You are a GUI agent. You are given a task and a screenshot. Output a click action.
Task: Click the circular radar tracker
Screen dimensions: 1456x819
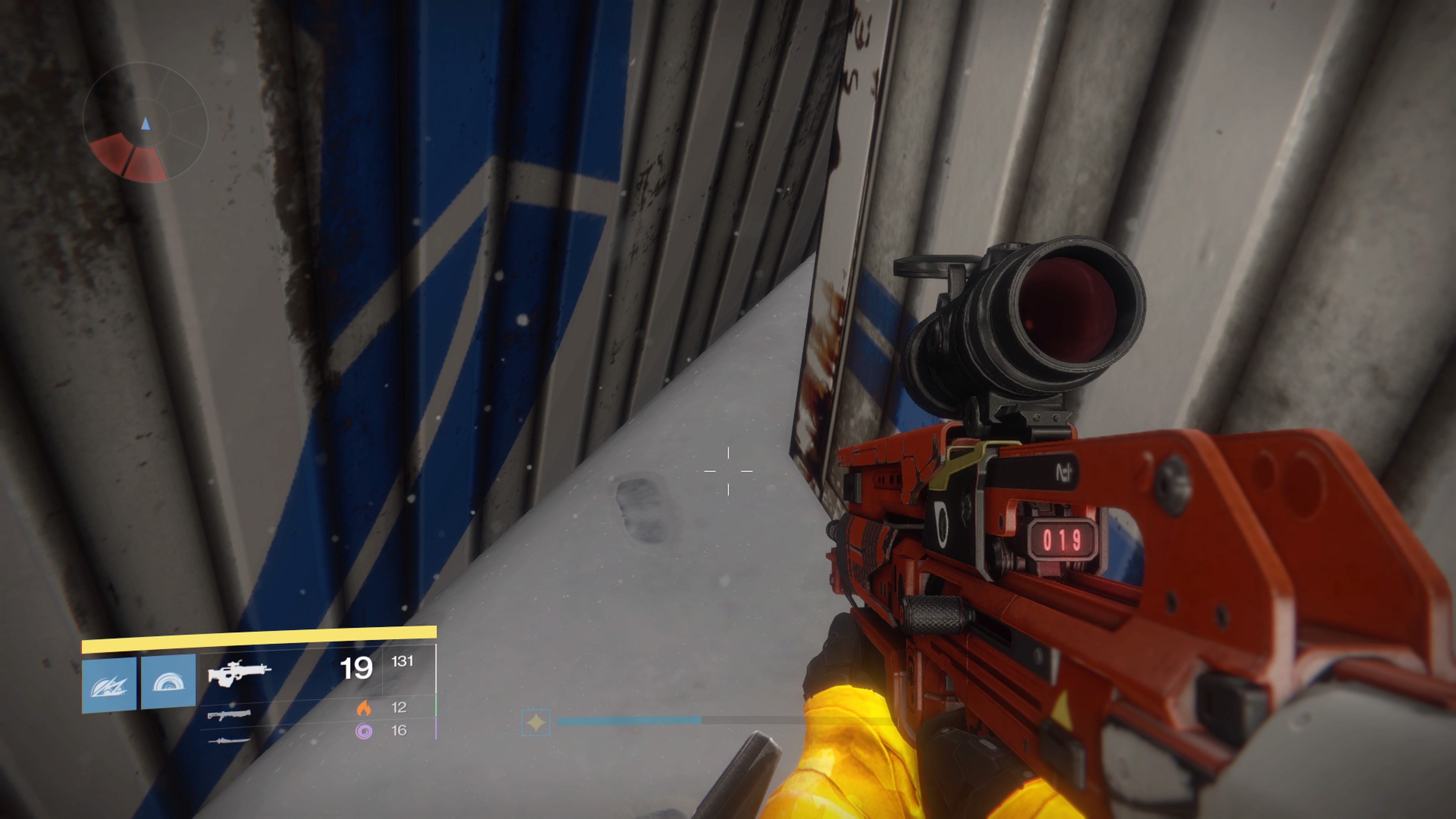(x=145, y=122)
